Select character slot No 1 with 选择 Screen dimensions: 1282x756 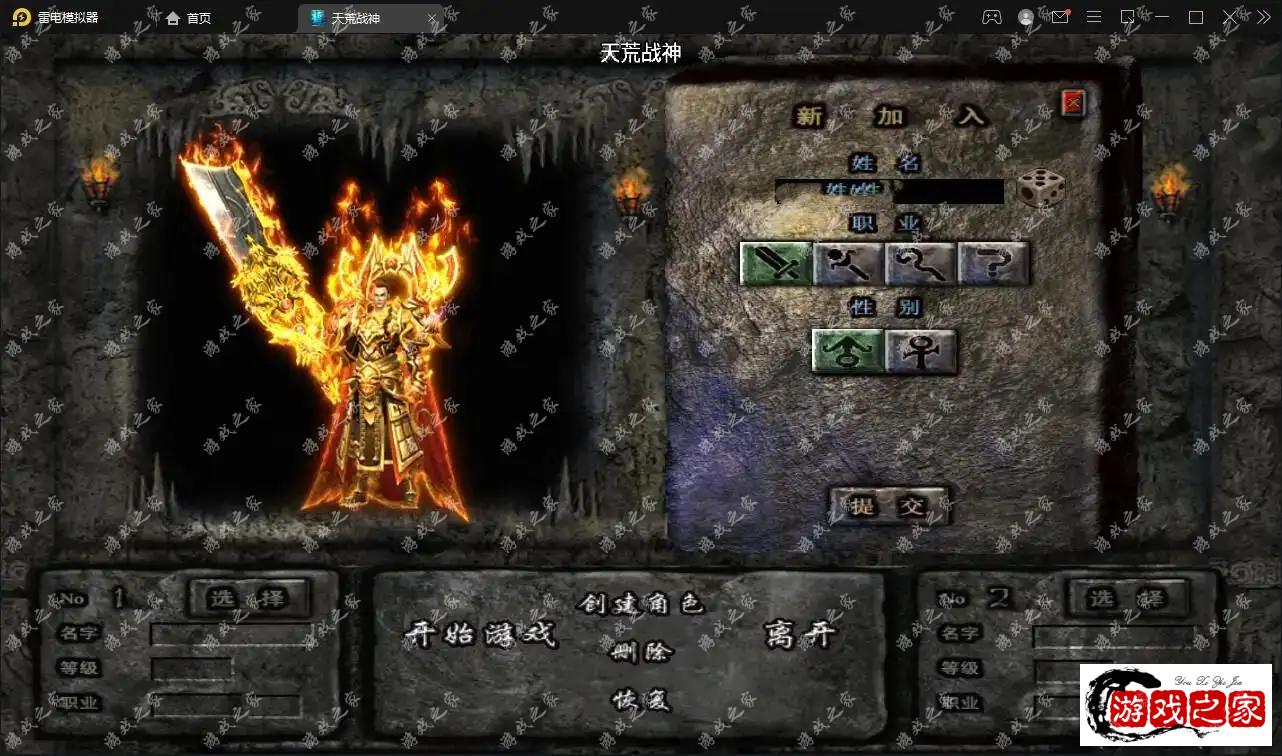tap(247, 598)
